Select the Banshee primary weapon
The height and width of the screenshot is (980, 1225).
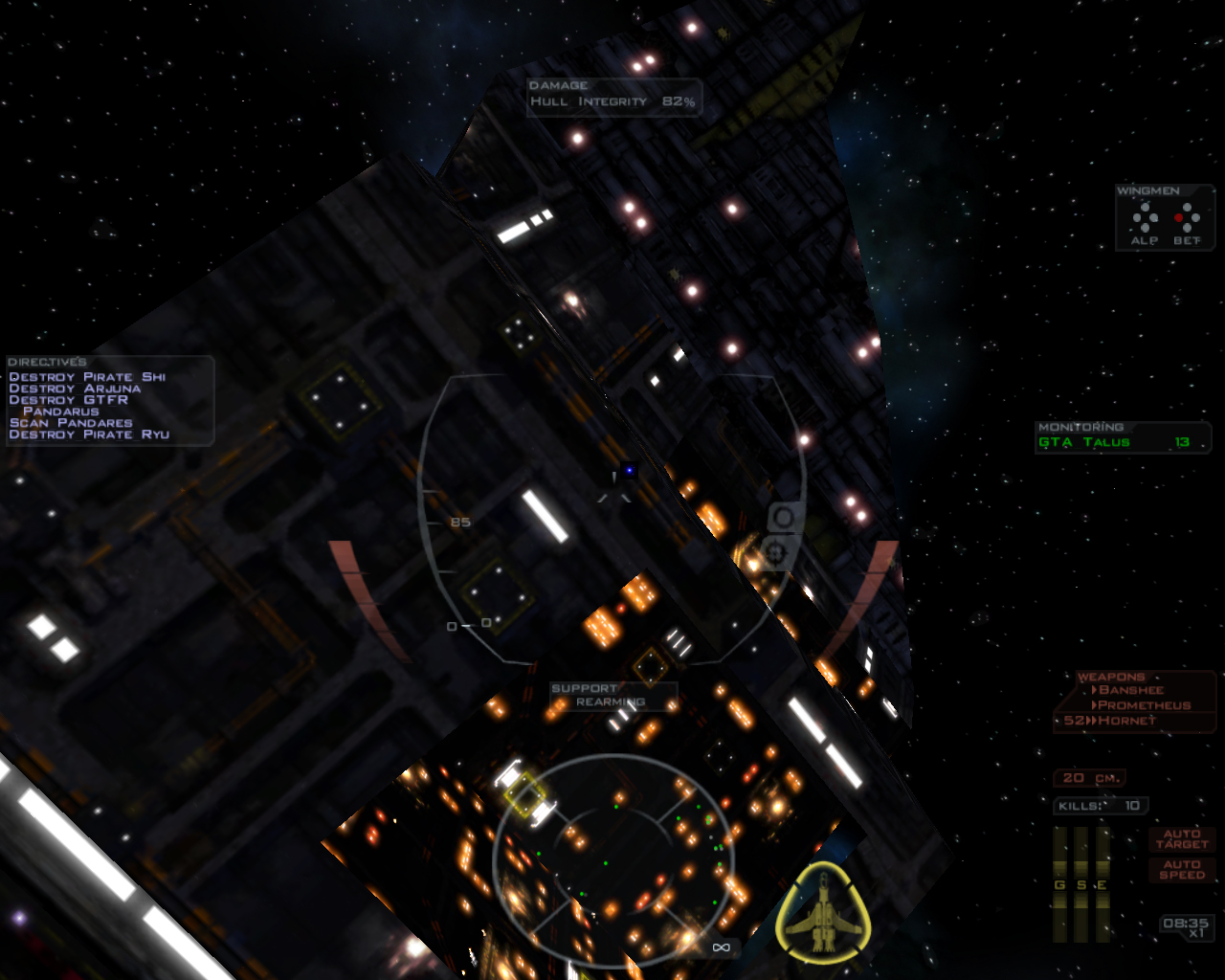click(x=1130, y=690)
